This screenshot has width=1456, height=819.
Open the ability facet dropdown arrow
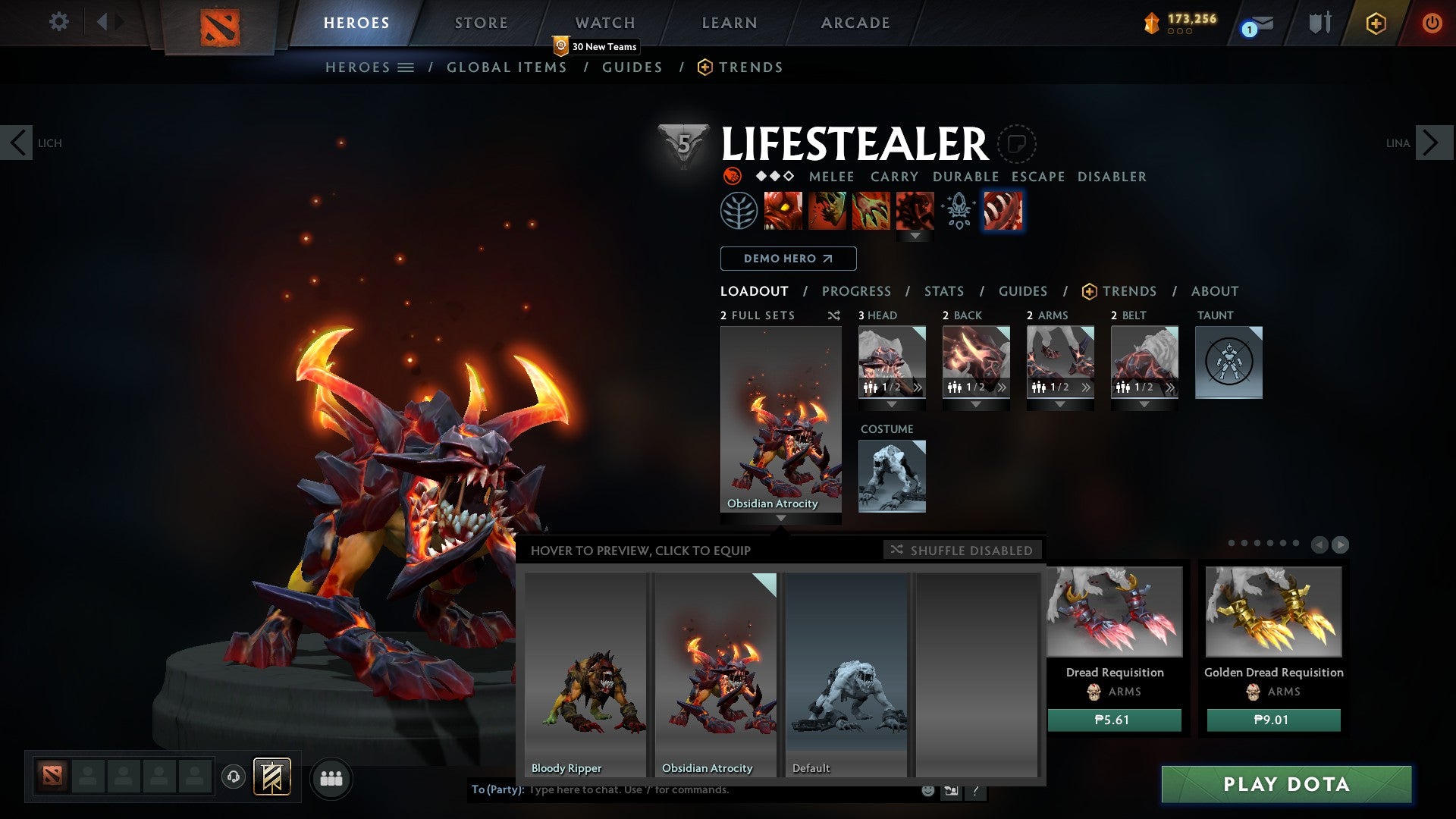(x=915, y=236)
